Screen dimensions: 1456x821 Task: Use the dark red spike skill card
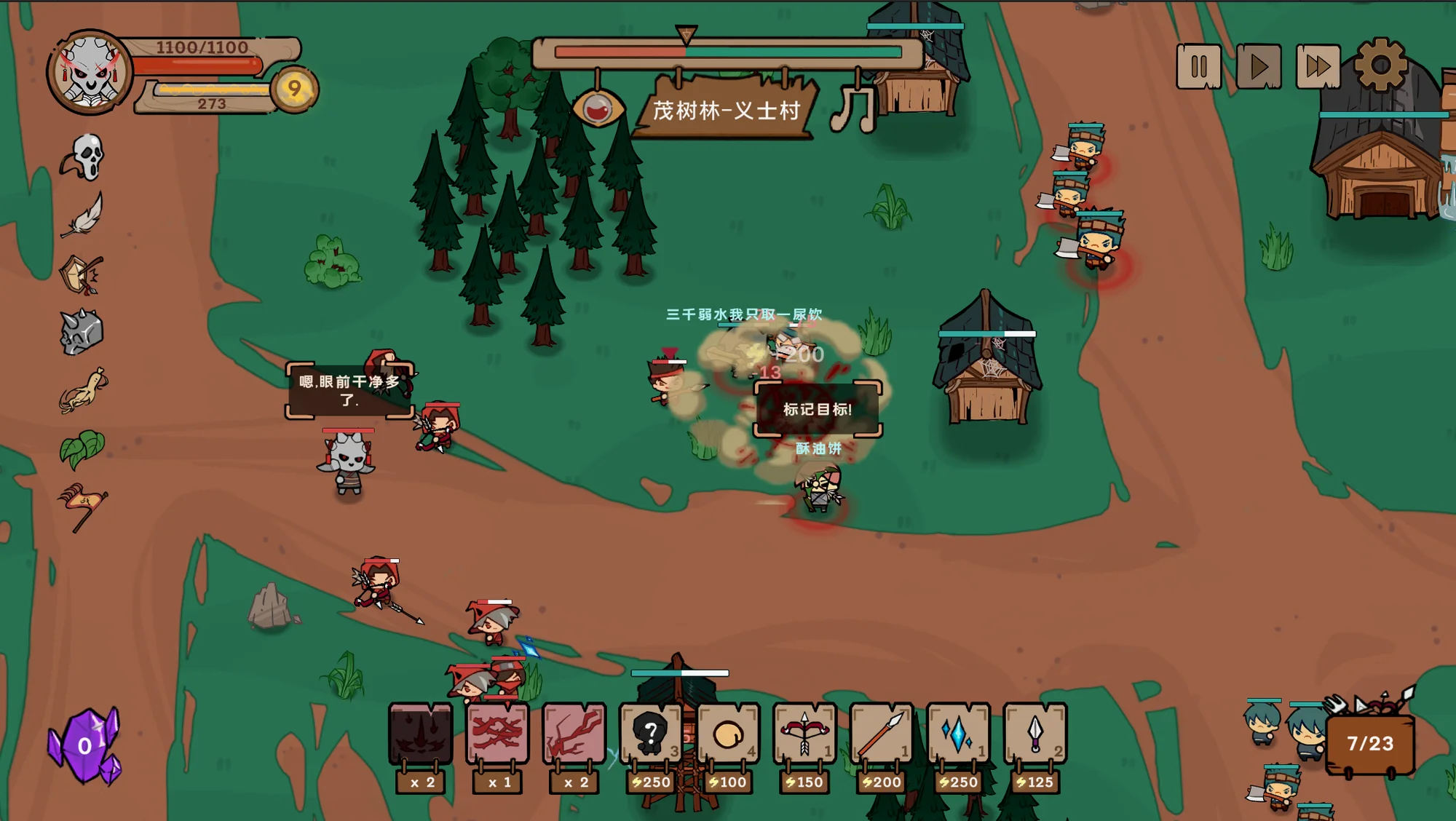421,733
